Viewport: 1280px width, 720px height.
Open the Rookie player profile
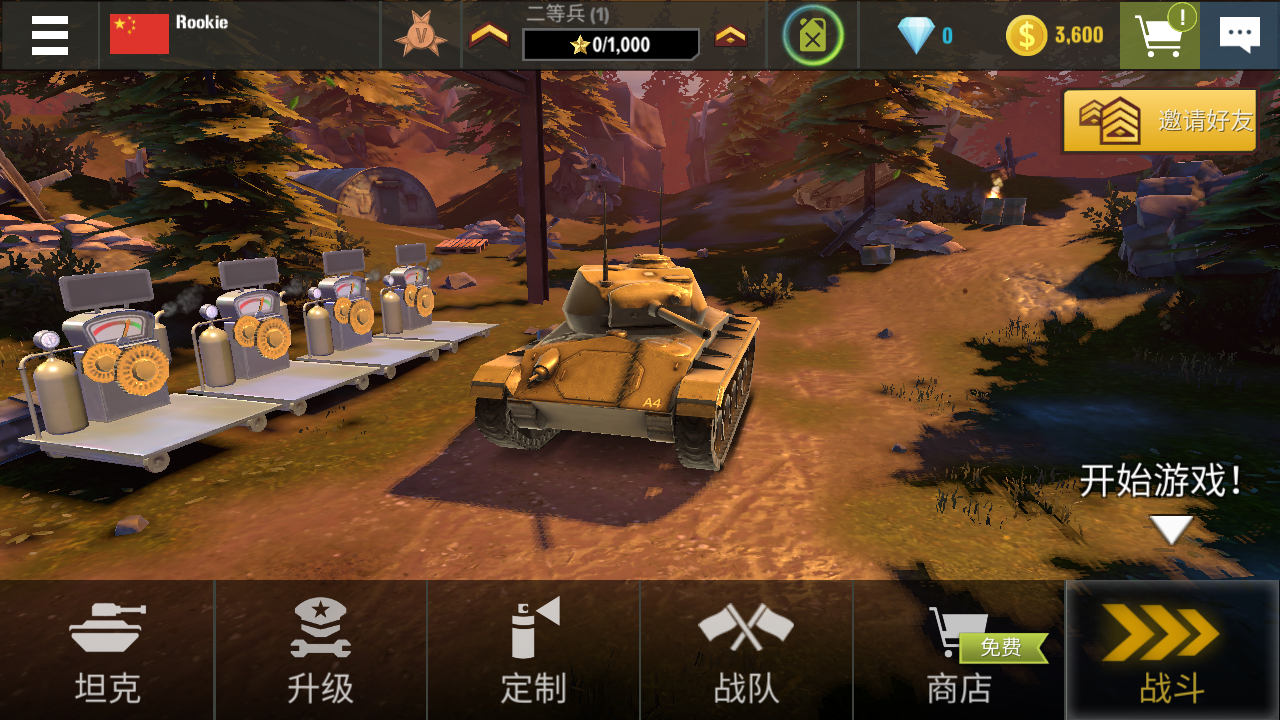tap(170, 34)
